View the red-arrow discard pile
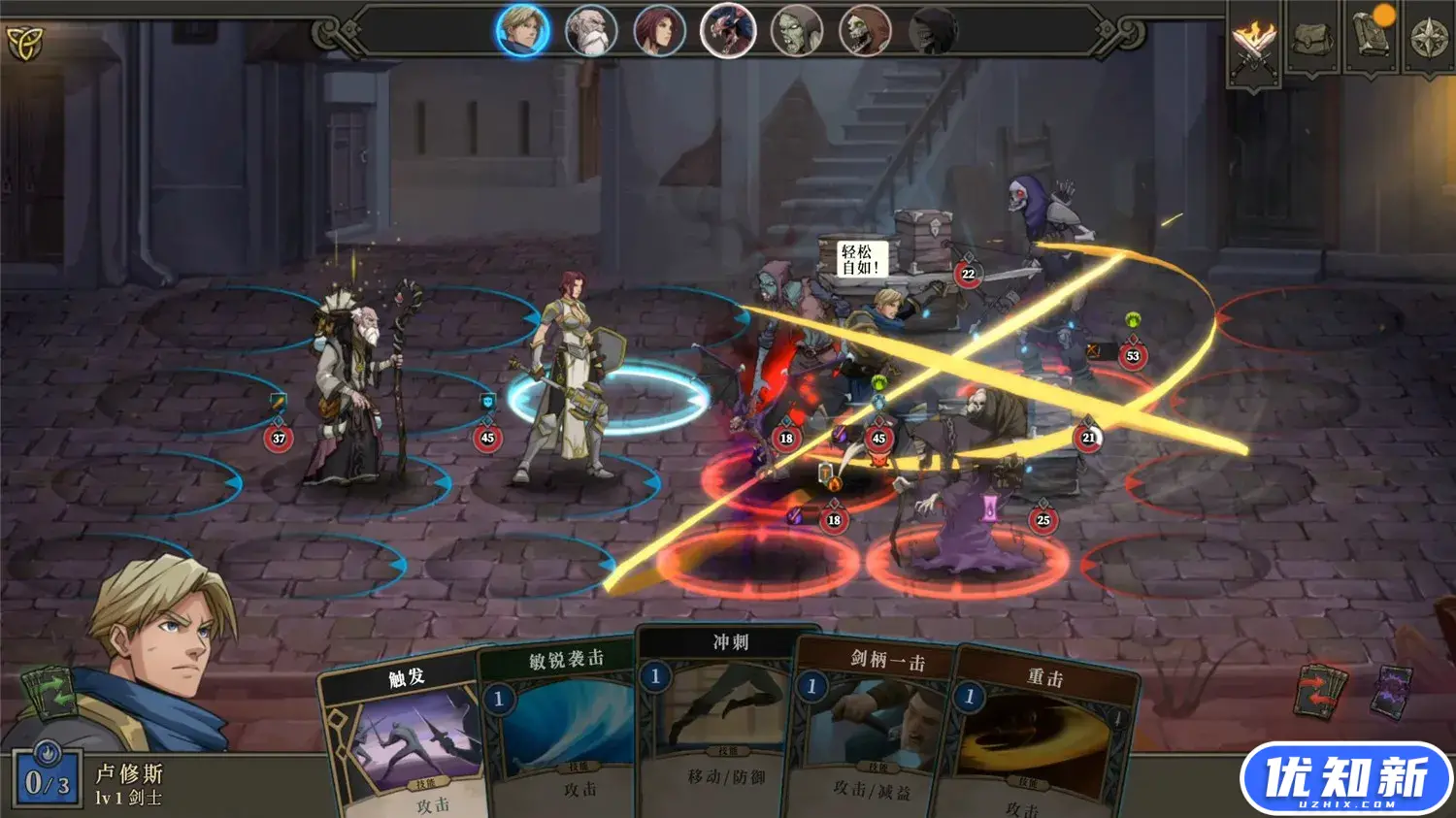The width and height of the screenshot is (1456, 818). pyautogui.click(x=1322, y=691)
